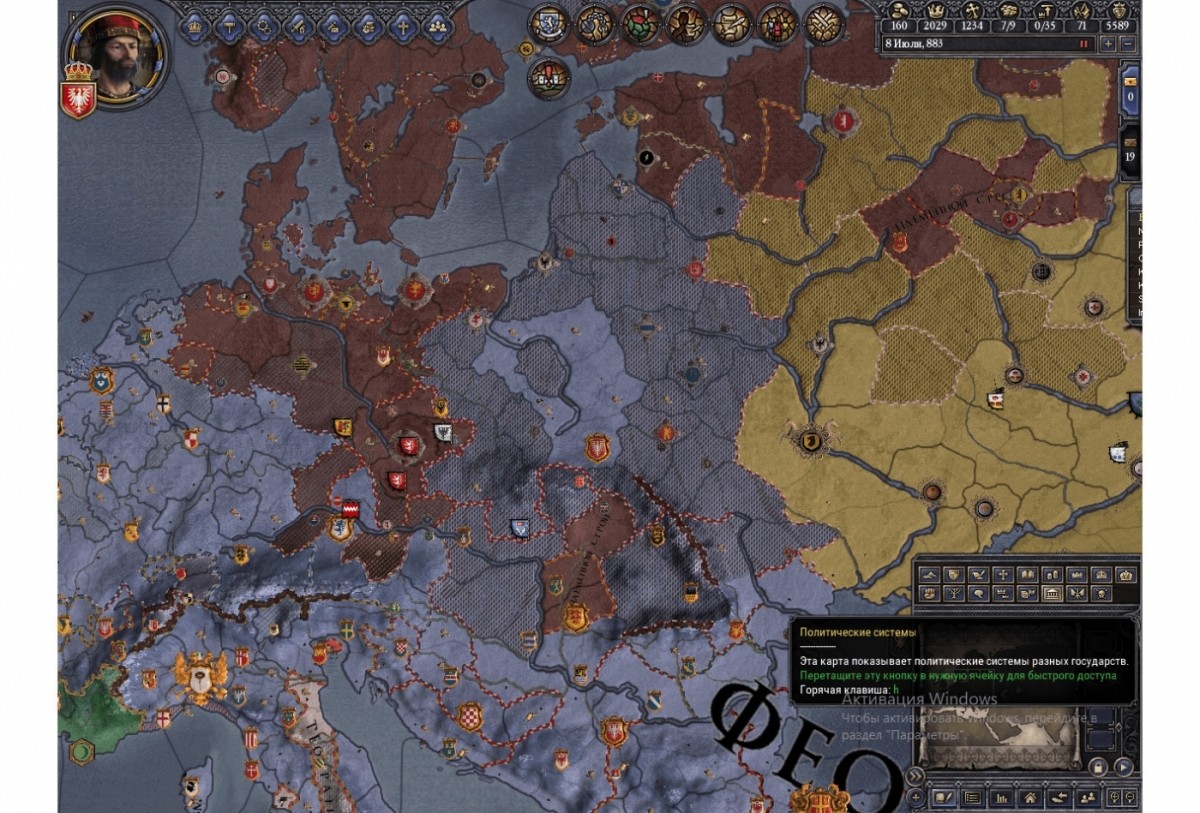Viewport: 1200px width, 813px height.
Task: Select the government types map mode button
Action: coord(1053,594)
